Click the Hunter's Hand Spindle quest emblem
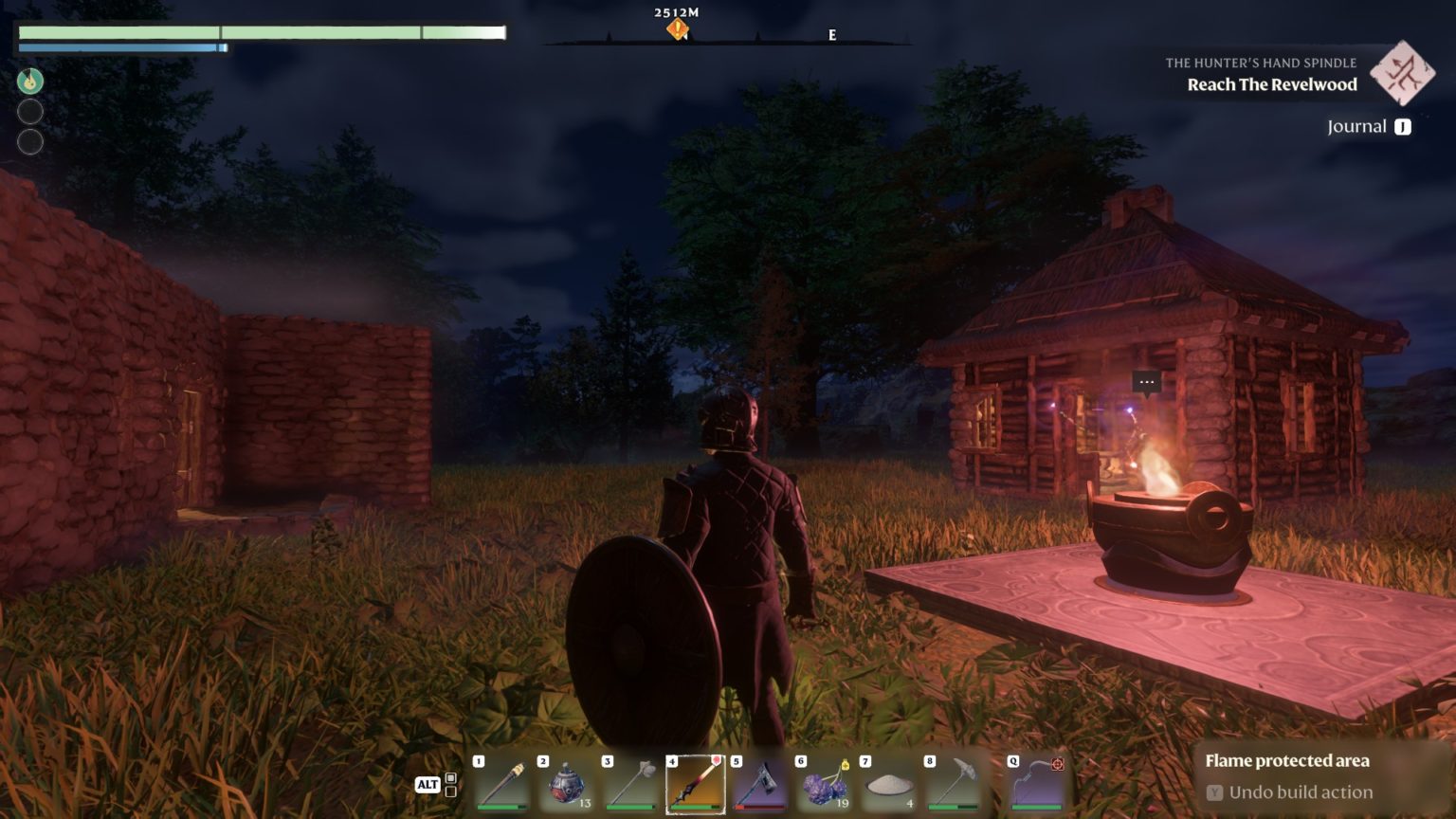 click(1402, 72)
